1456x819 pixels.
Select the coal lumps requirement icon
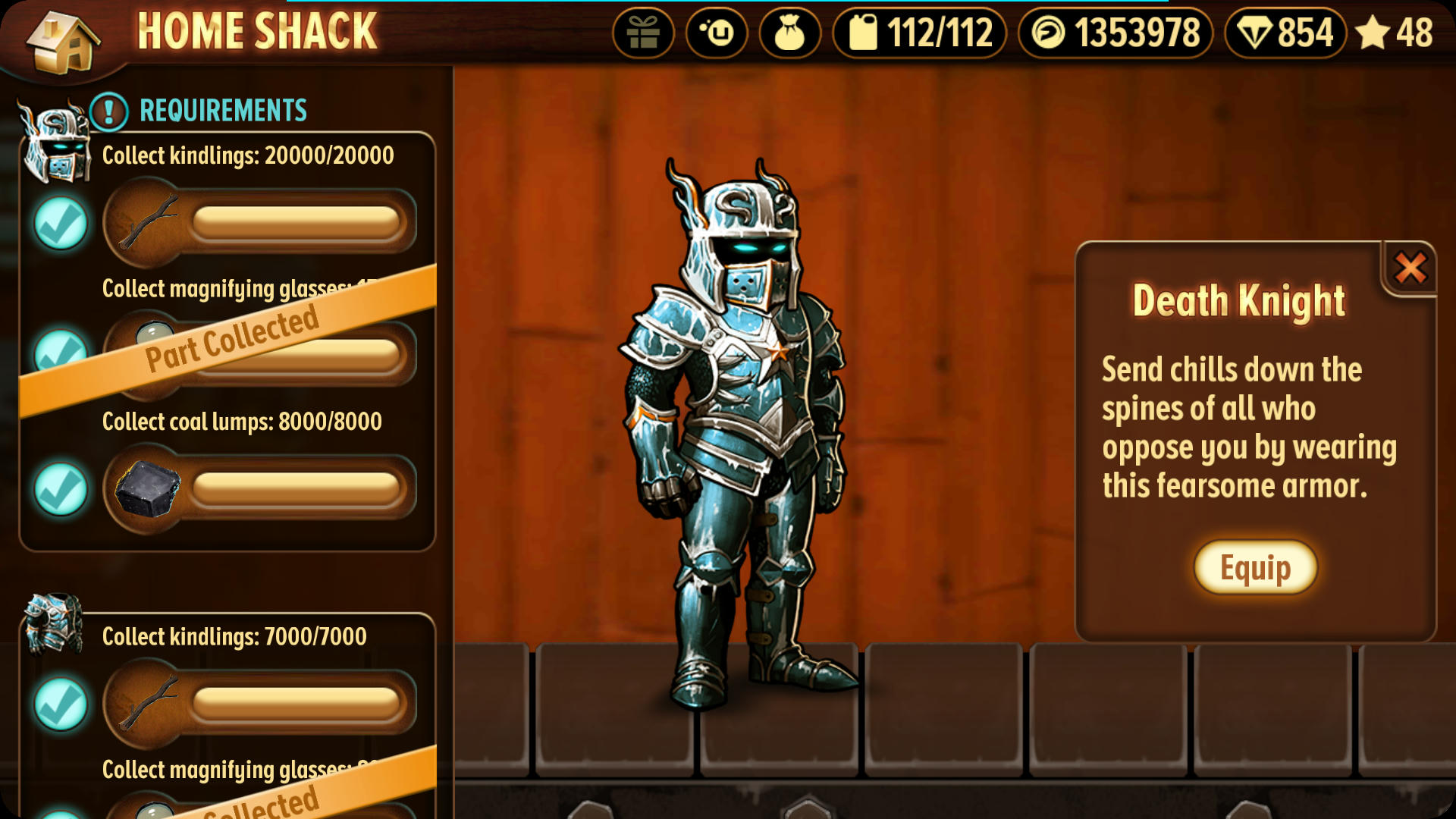(x=147, y=489)
